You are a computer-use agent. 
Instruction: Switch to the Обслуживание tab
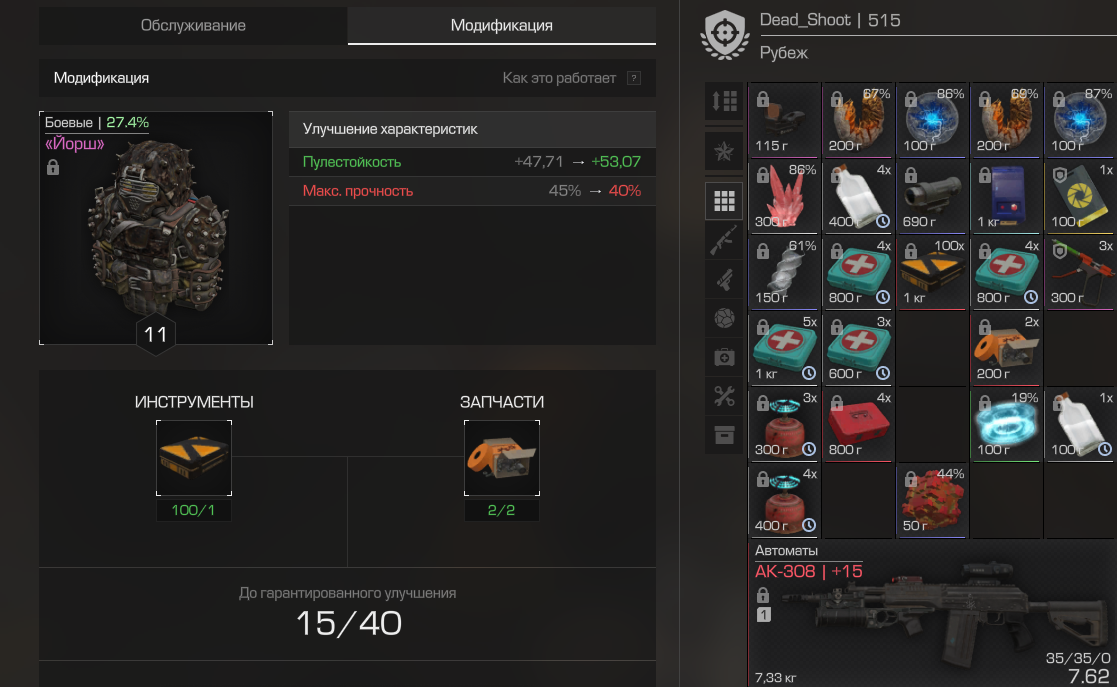[x=193, y=26]
